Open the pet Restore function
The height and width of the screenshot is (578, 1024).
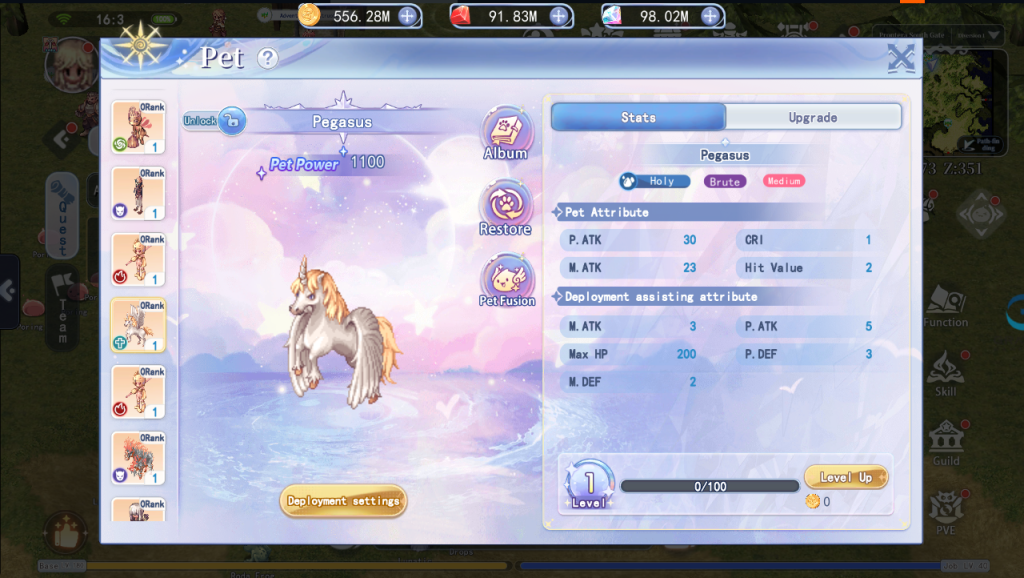click(x=506, y=209)
